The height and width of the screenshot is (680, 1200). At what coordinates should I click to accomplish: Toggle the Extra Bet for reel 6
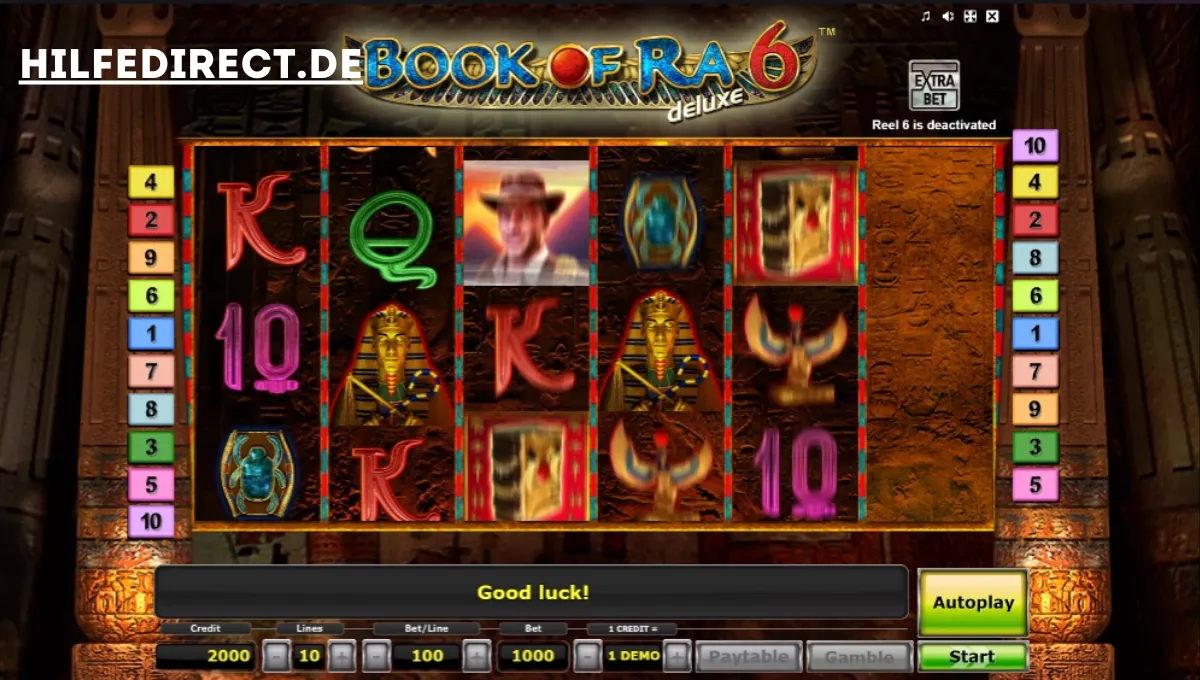(933, 86)
